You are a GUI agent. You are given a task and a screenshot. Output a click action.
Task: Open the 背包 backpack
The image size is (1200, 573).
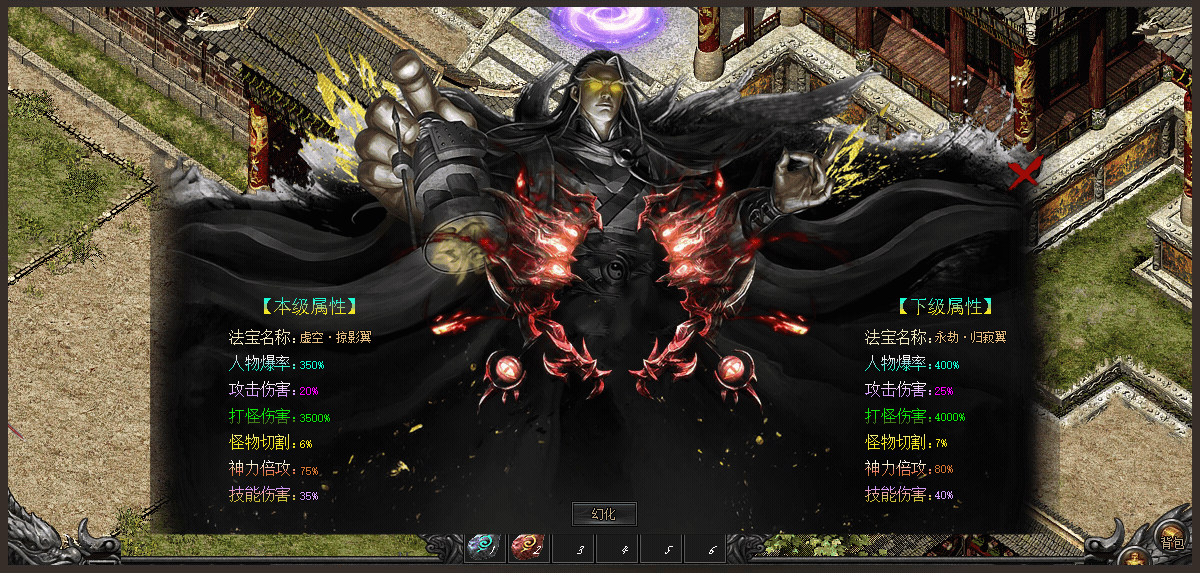click(1171, 537)
